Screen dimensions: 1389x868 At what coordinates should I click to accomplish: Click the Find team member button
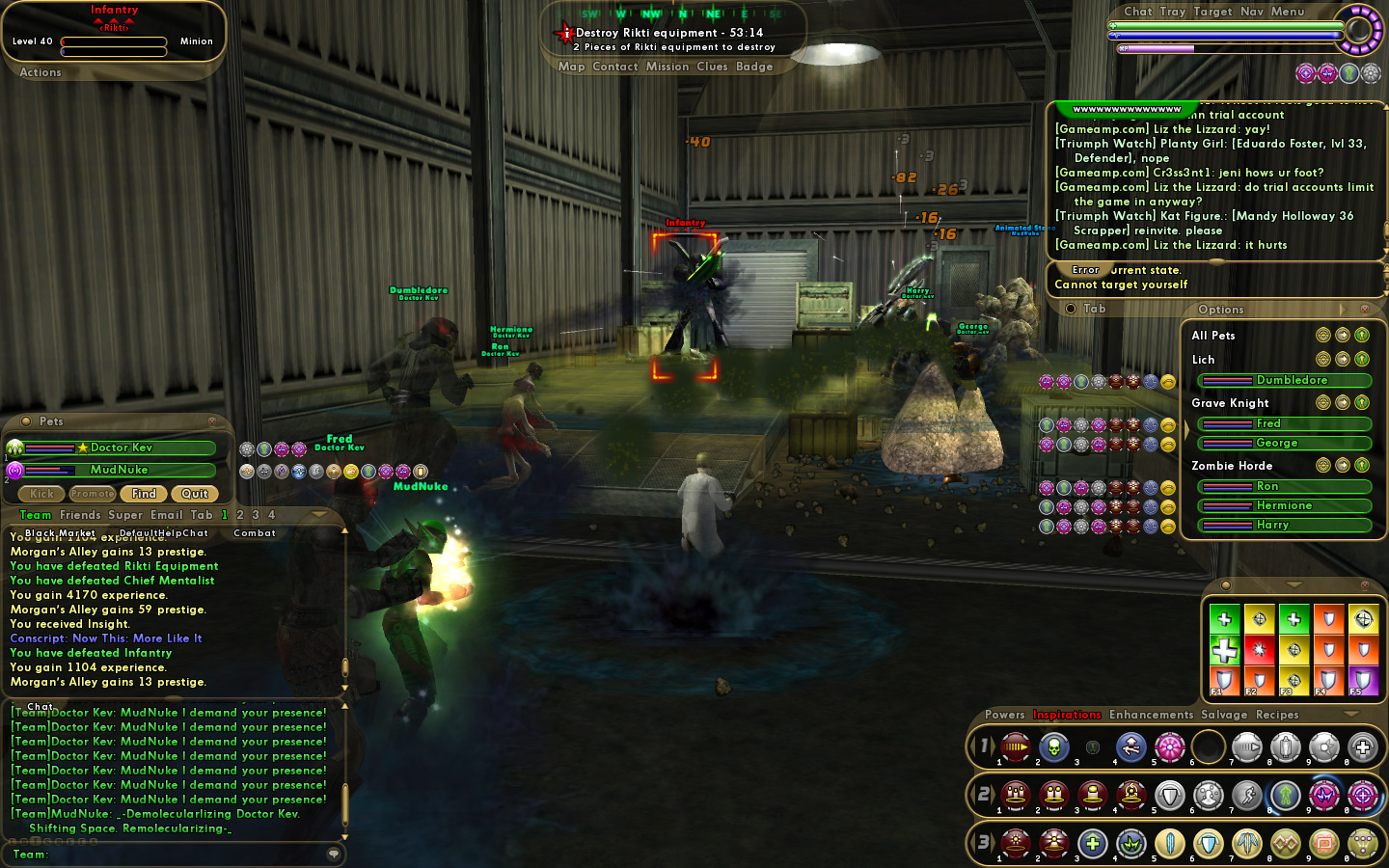144,494
